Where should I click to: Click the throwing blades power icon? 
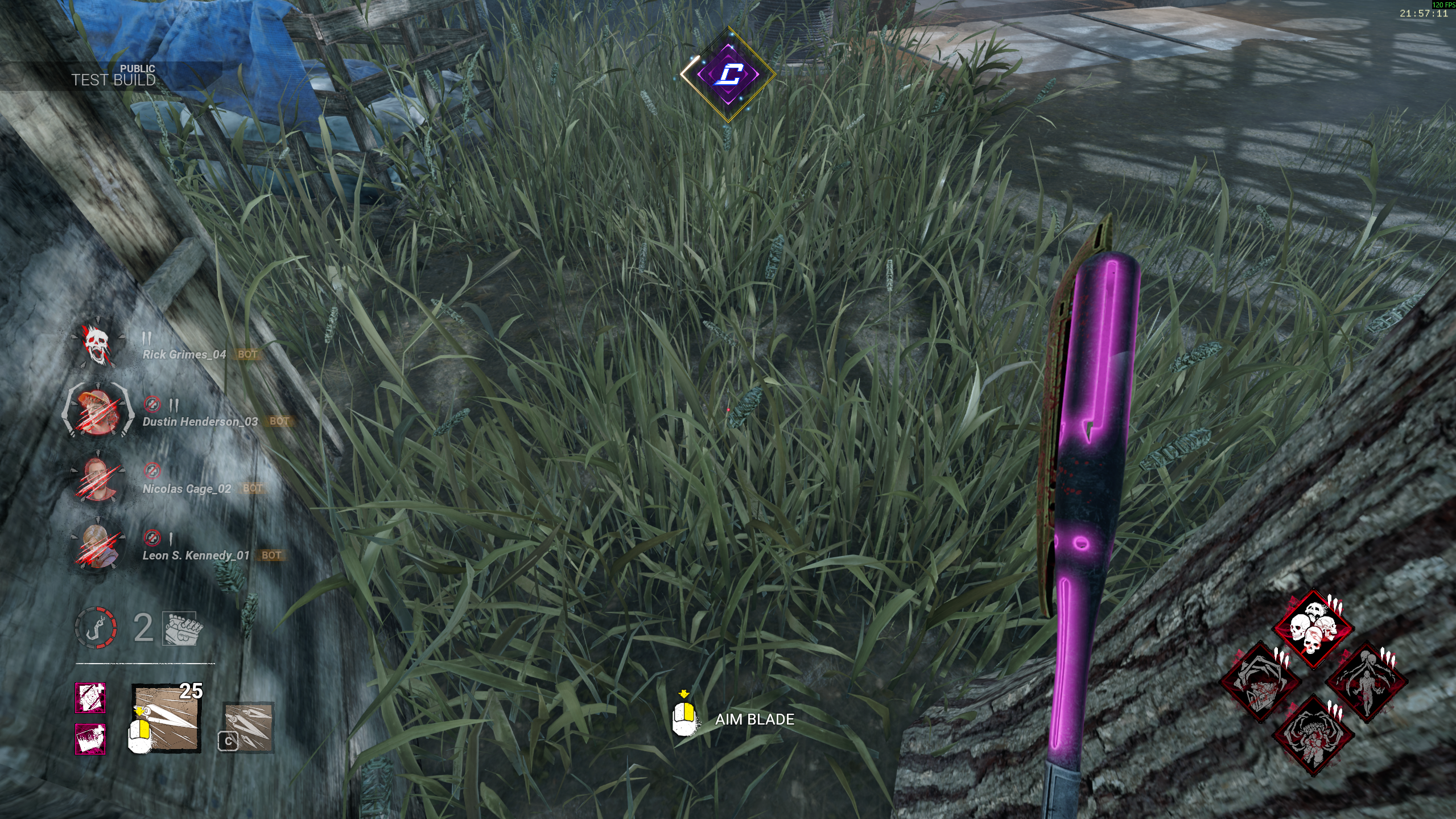[167, 718]
